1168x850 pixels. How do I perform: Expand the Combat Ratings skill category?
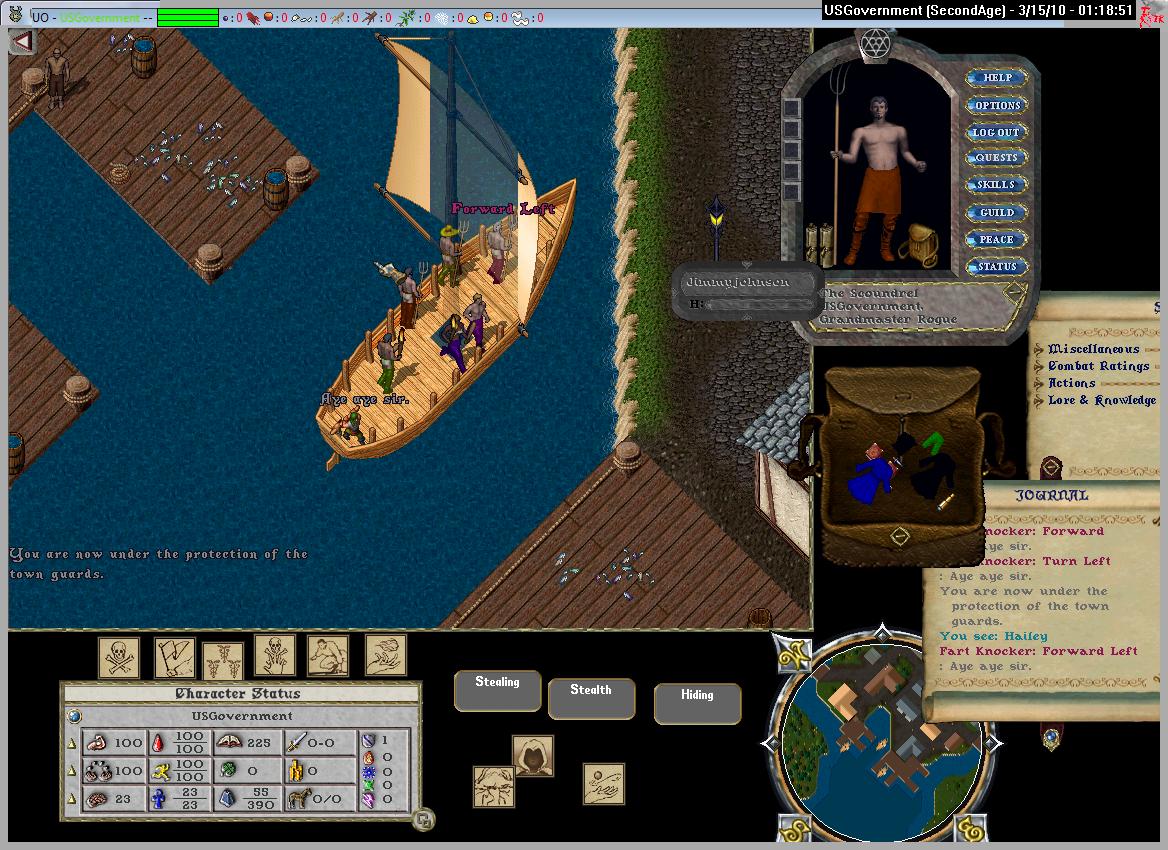[1098, 366]
